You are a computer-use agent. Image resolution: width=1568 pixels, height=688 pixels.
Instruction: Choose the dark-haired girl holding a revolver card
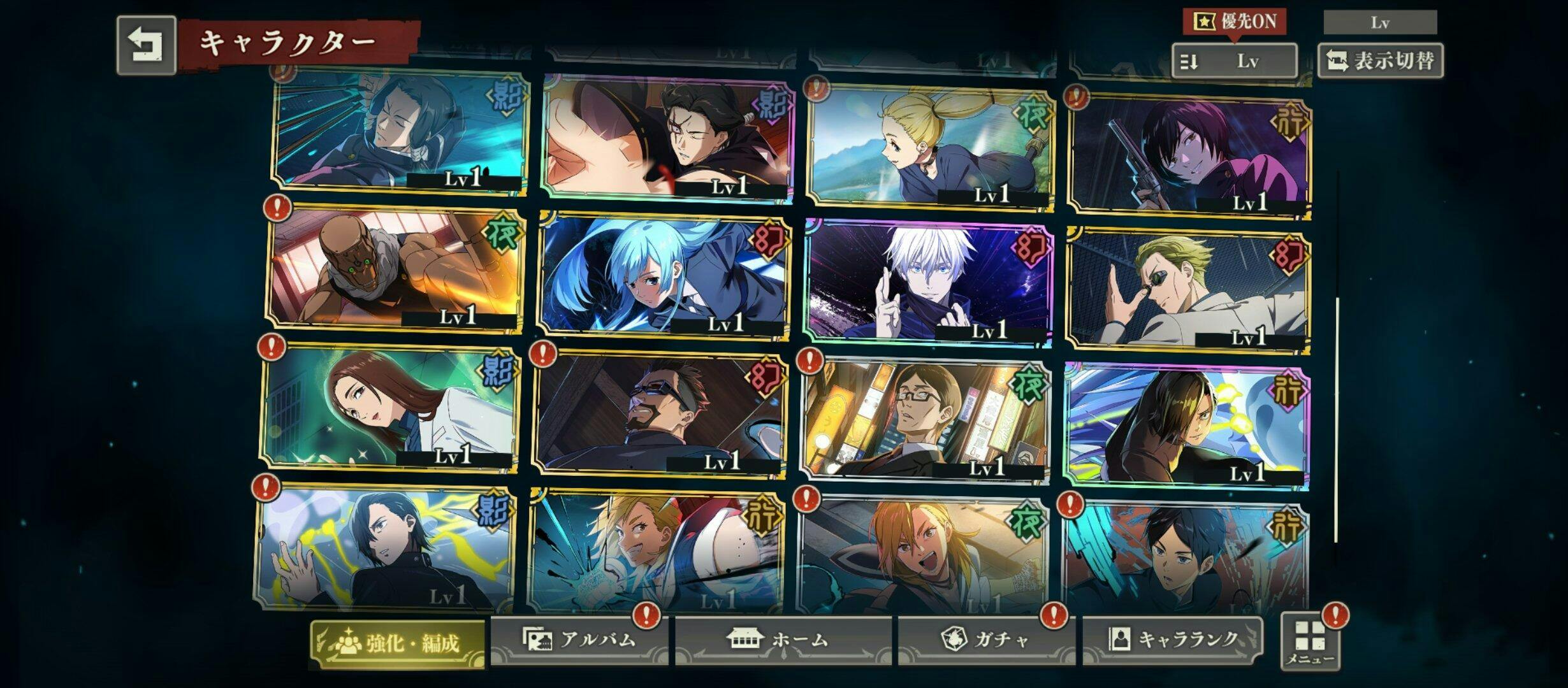[1189, 153]
